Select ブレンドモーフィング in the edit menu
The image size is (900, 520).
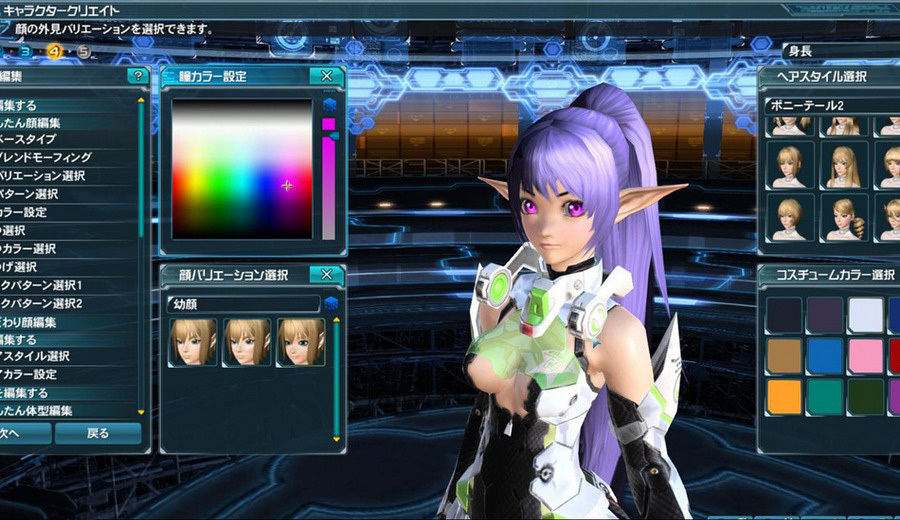[x=58, y=158]
